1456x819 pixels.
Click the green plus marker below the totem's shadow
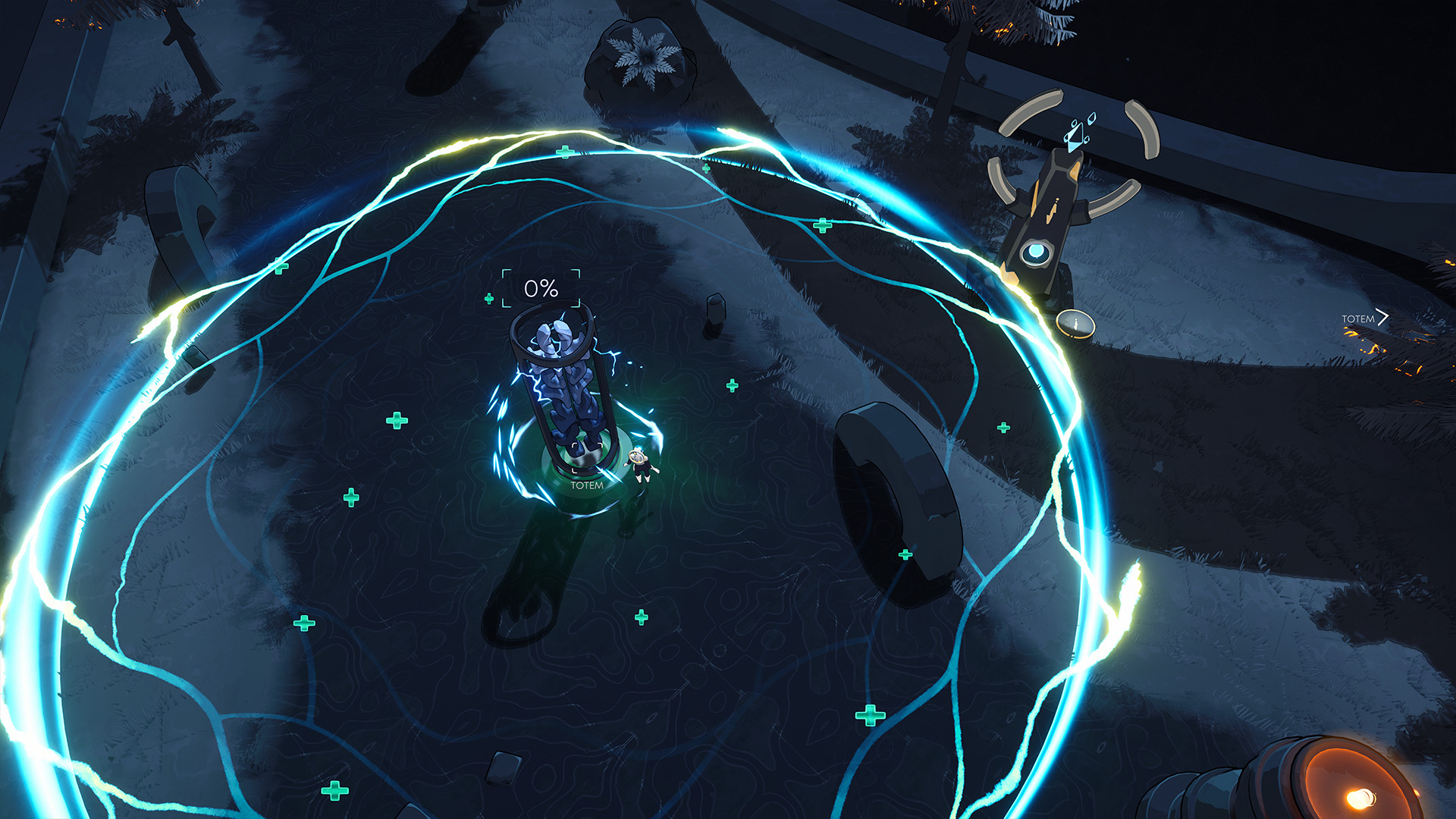(642, 617)
